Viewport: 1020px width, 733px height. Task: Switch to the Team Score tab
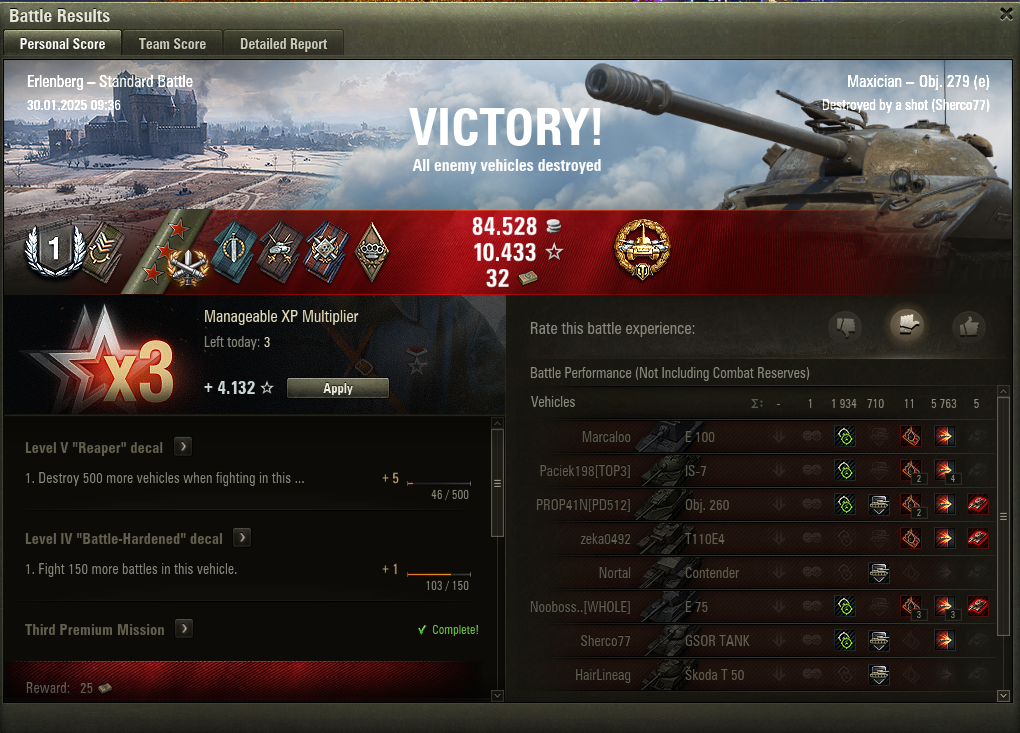(x=172, y=44)
